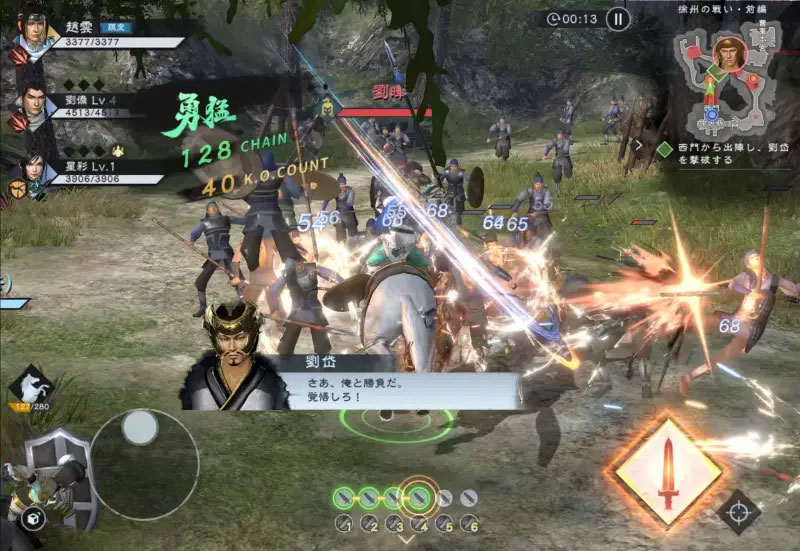800x551 pixels.
Task: Select skill slot number 4
Action: tap(420, 523)
